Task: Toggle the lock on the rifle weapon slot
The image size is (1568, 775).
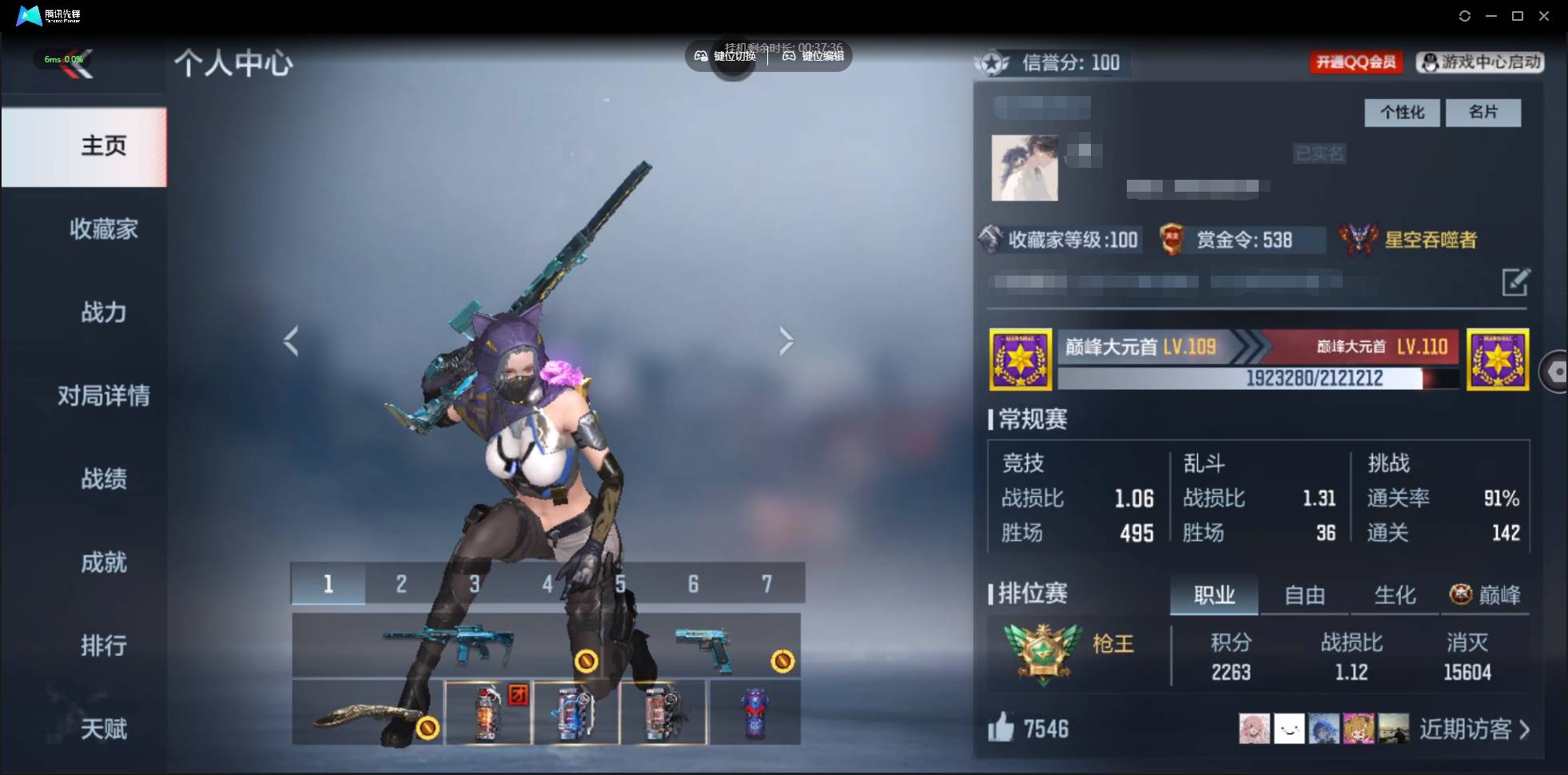Action: 588,661
